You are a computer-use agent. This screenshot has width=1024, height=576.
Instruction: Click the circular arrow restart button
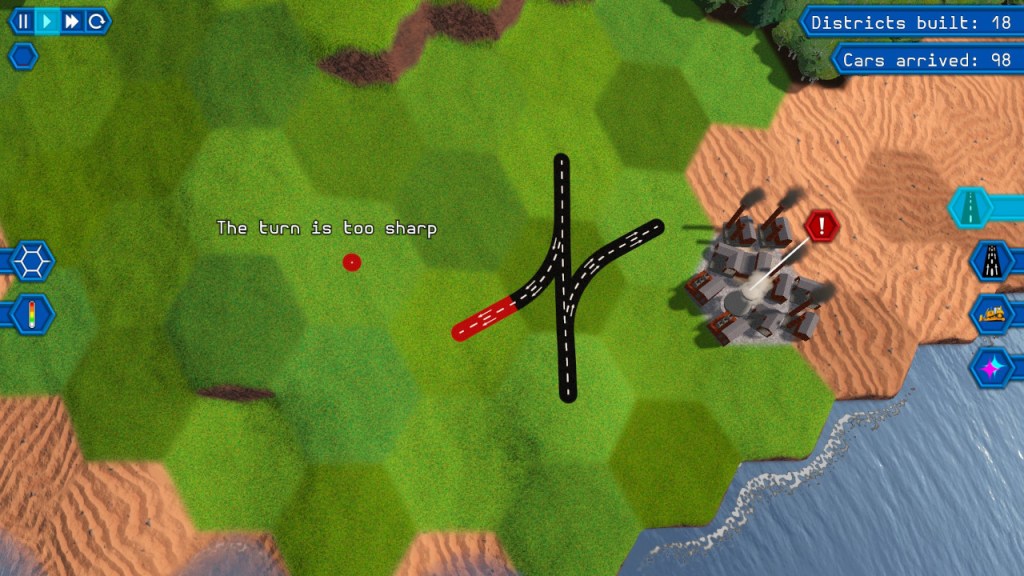click(96, 21)
